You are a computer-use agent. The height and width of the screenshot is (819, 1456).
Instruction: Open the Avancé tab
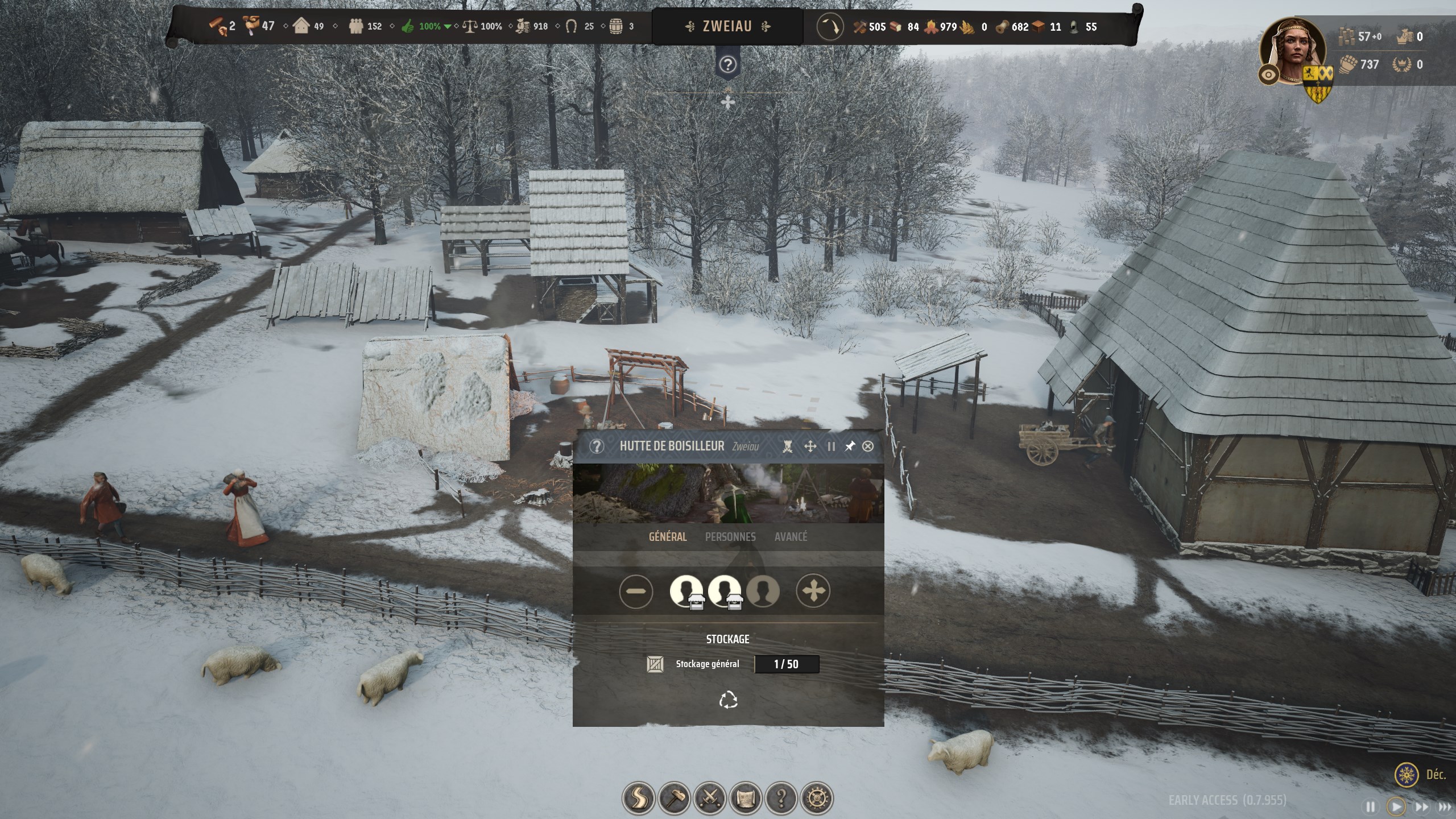(791, 536)
